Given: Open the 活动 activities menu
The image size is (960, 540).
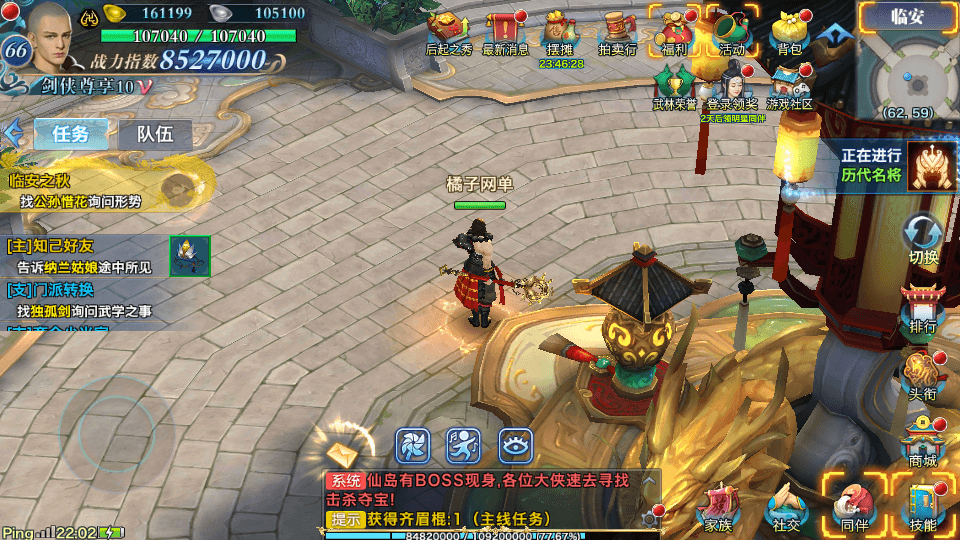Looking at the screenshot, I should pos(731,31).
